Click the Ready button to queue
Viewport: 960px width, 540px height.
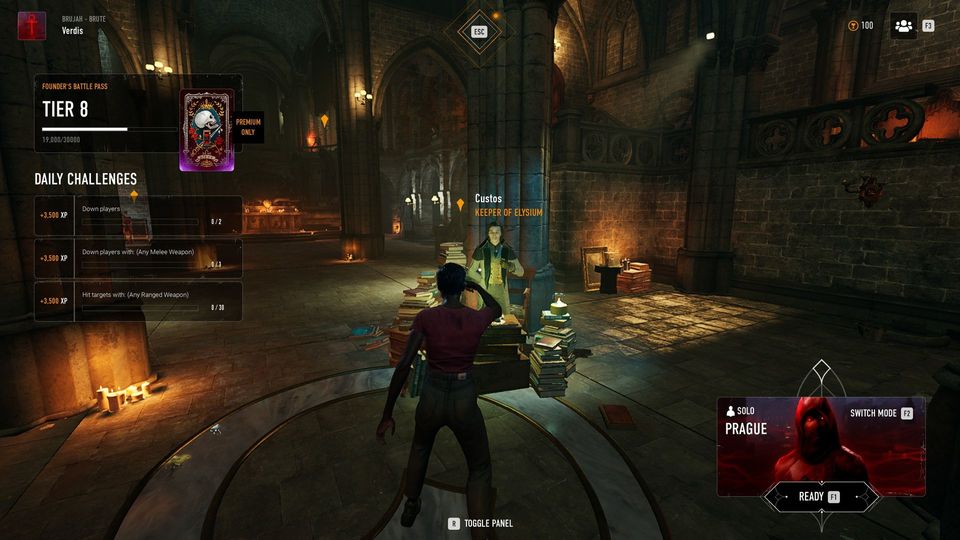(x=819, y=497)
